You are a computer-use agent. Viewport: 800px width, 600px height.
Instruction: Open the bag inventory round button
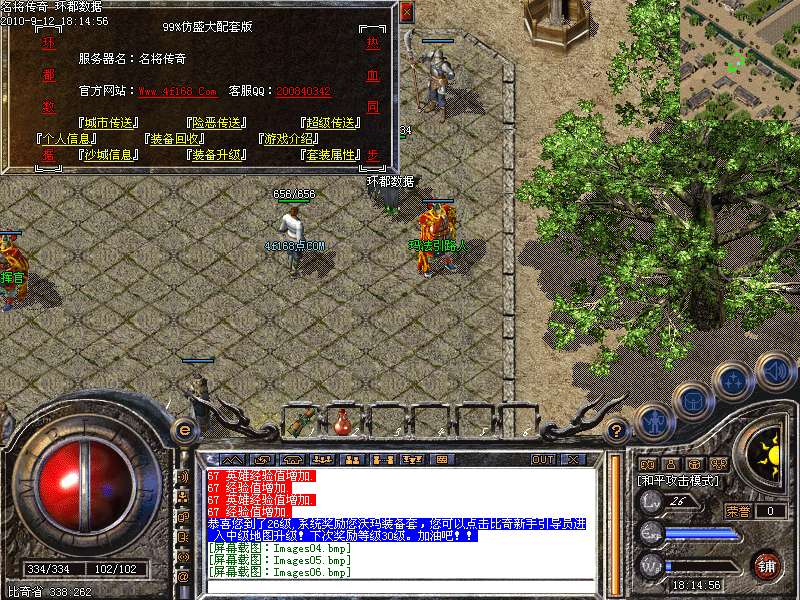[691, 401]
